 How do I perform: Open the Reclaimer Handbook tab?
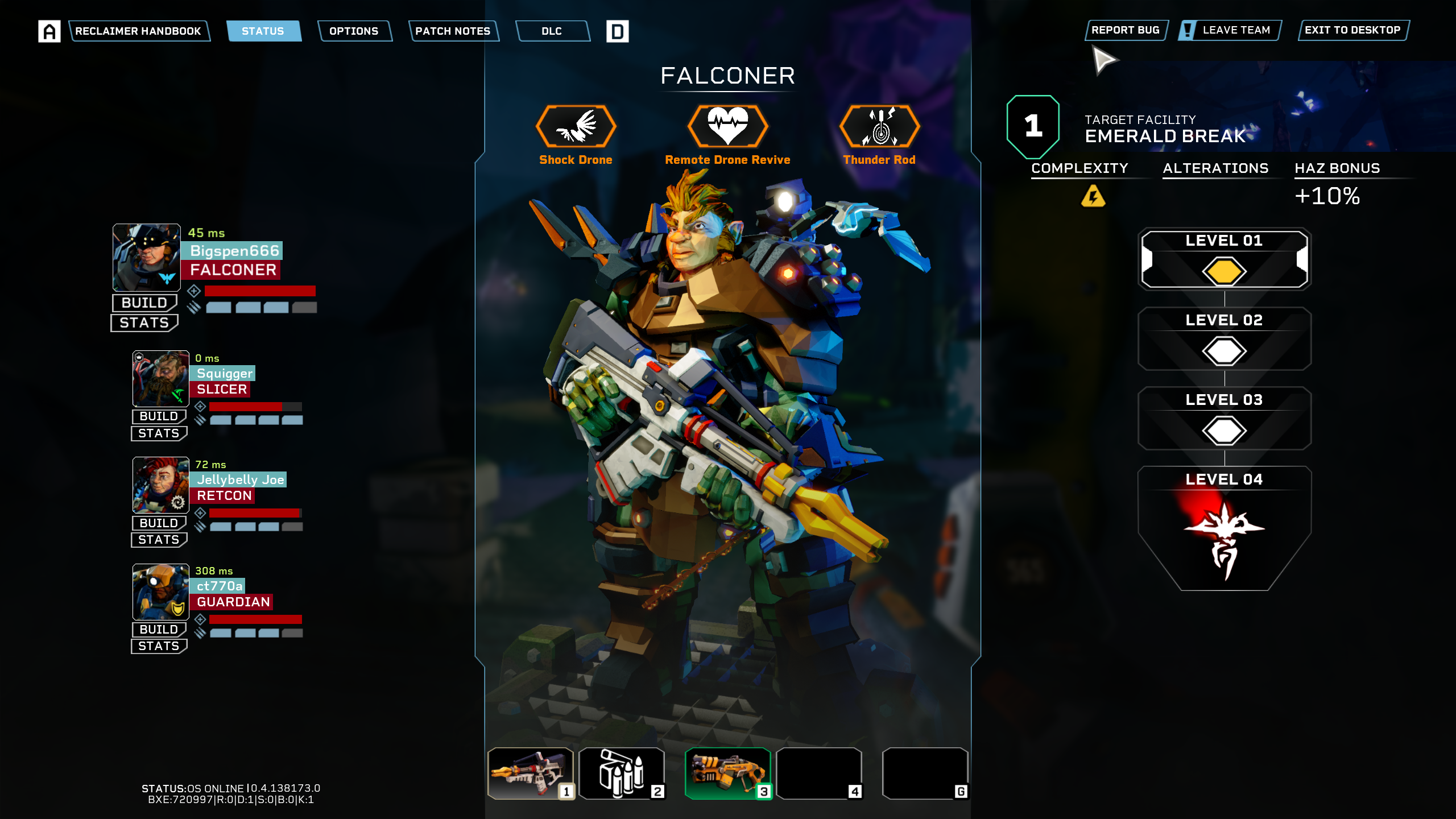138,31
